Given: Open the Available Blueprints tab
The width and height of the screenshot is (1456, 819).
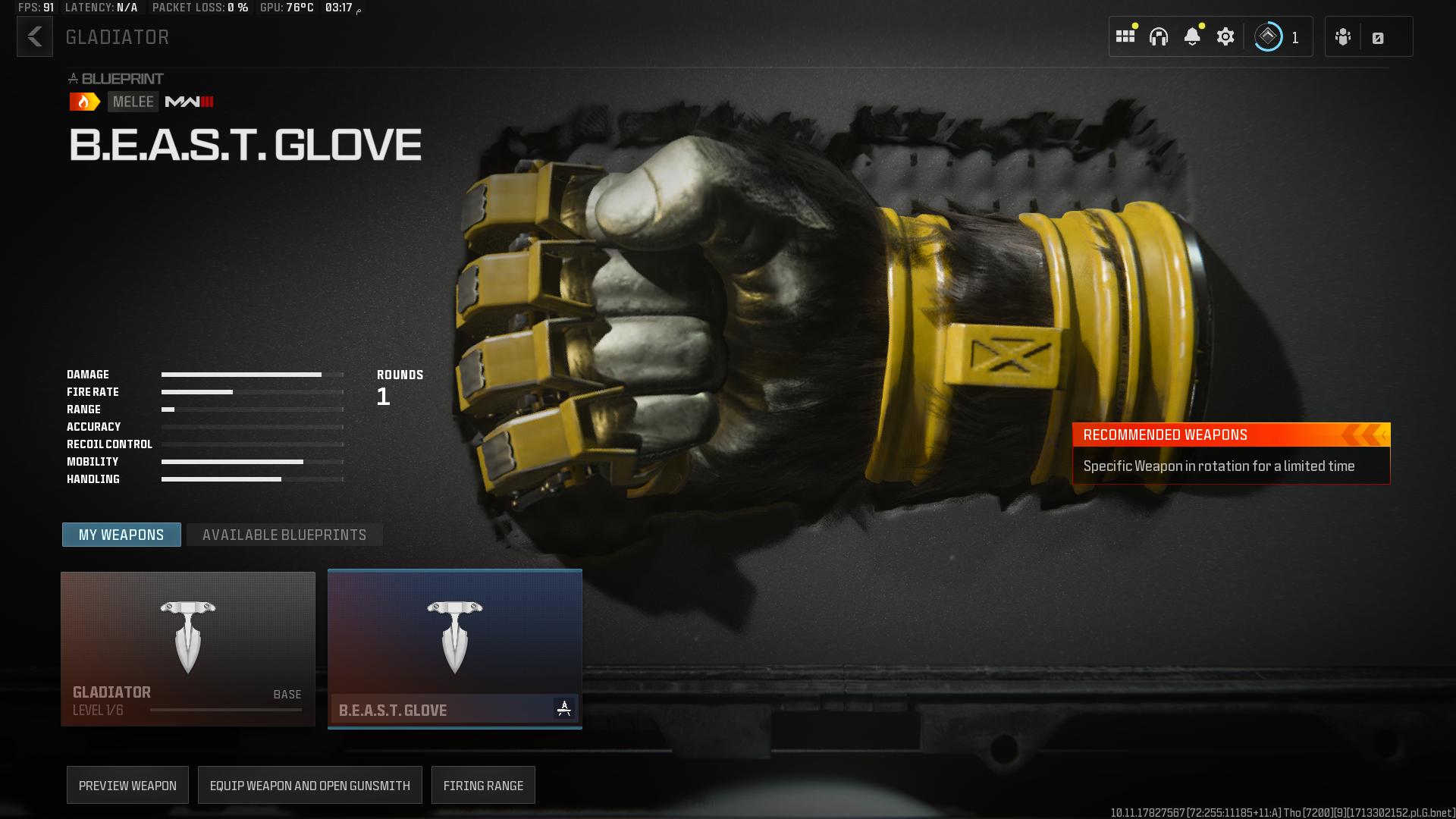Looking at the screenshot, I should point(284,535).
